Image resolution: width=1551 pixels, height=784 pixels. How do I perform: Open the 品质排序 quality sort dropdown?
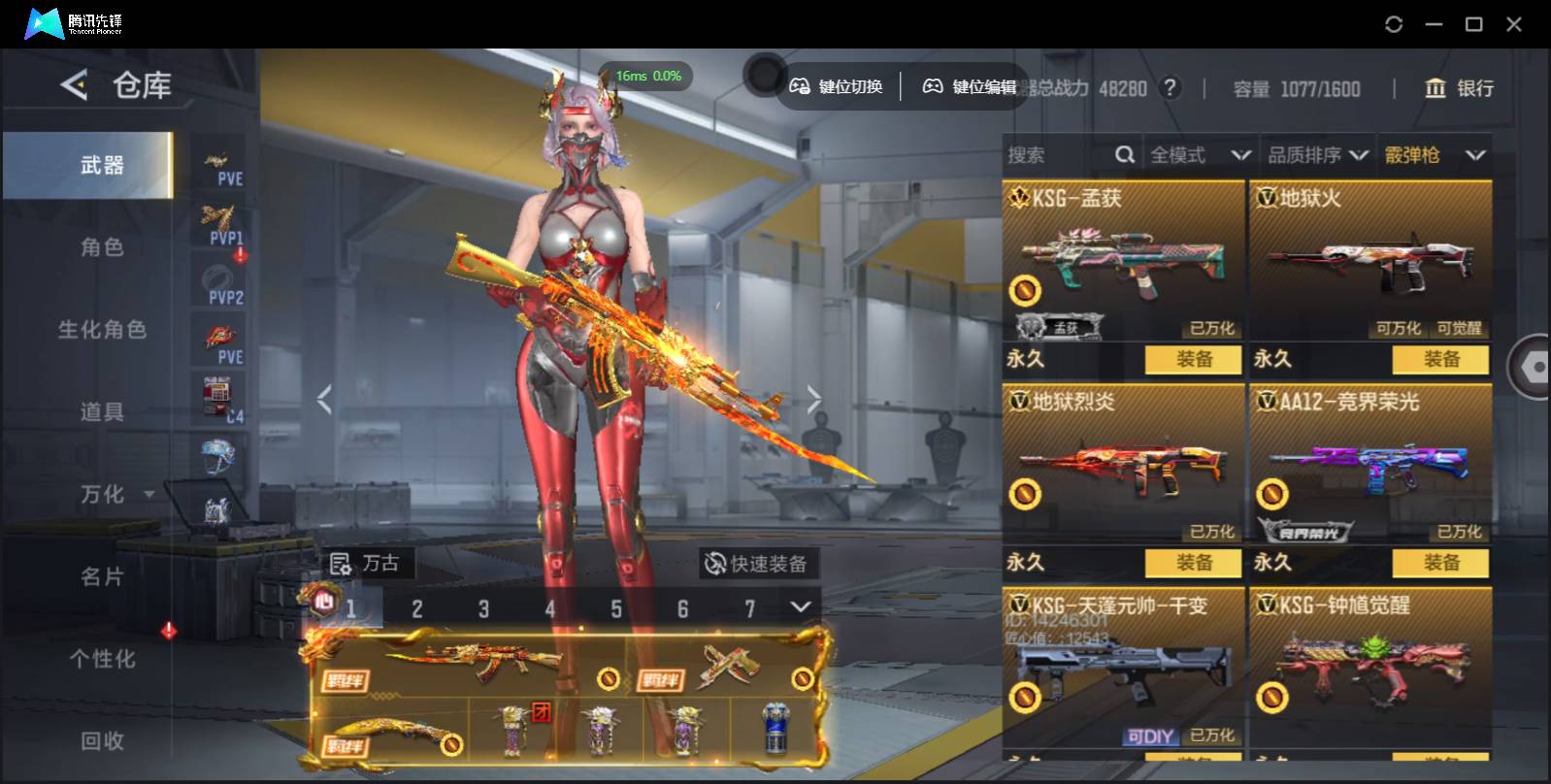pos(1318,155)
